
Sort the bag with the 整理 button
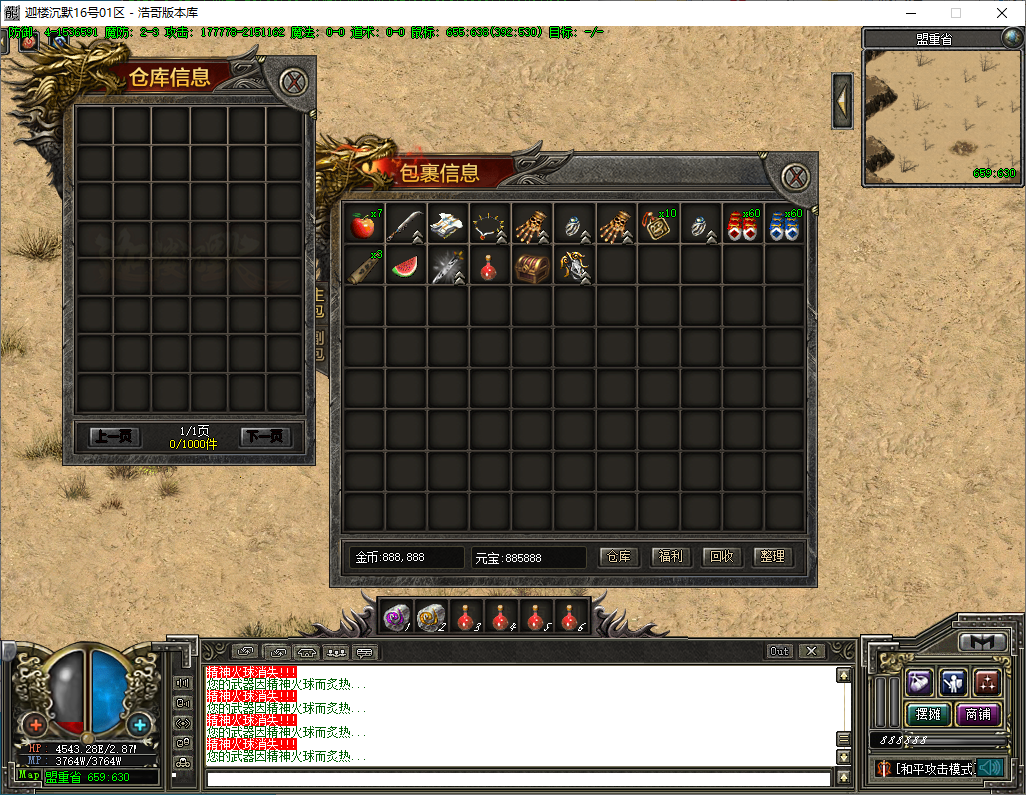773,557
